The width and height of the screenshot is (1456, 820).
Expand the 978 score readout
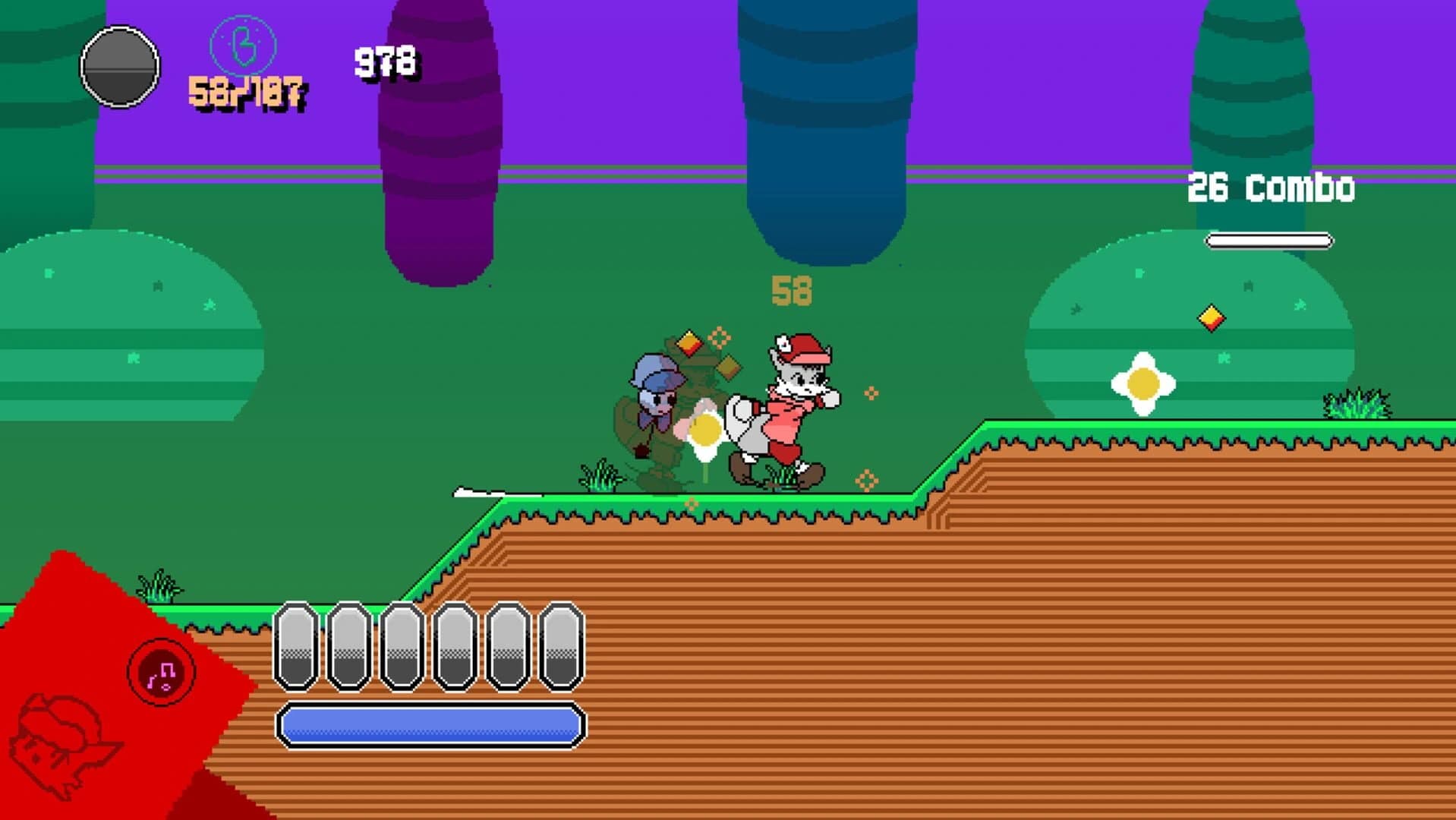[x=383, y=58]
